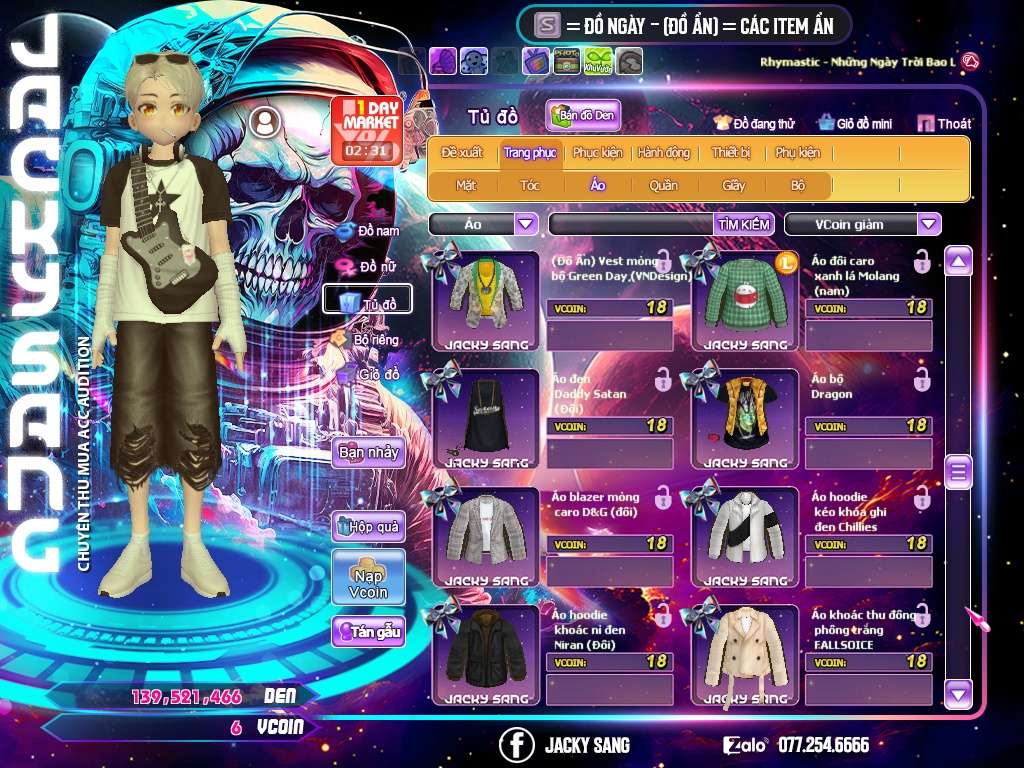Open Giỏ đồ mini
Image resolution: width=1024 pixels, height=768 pixels.
855,124
